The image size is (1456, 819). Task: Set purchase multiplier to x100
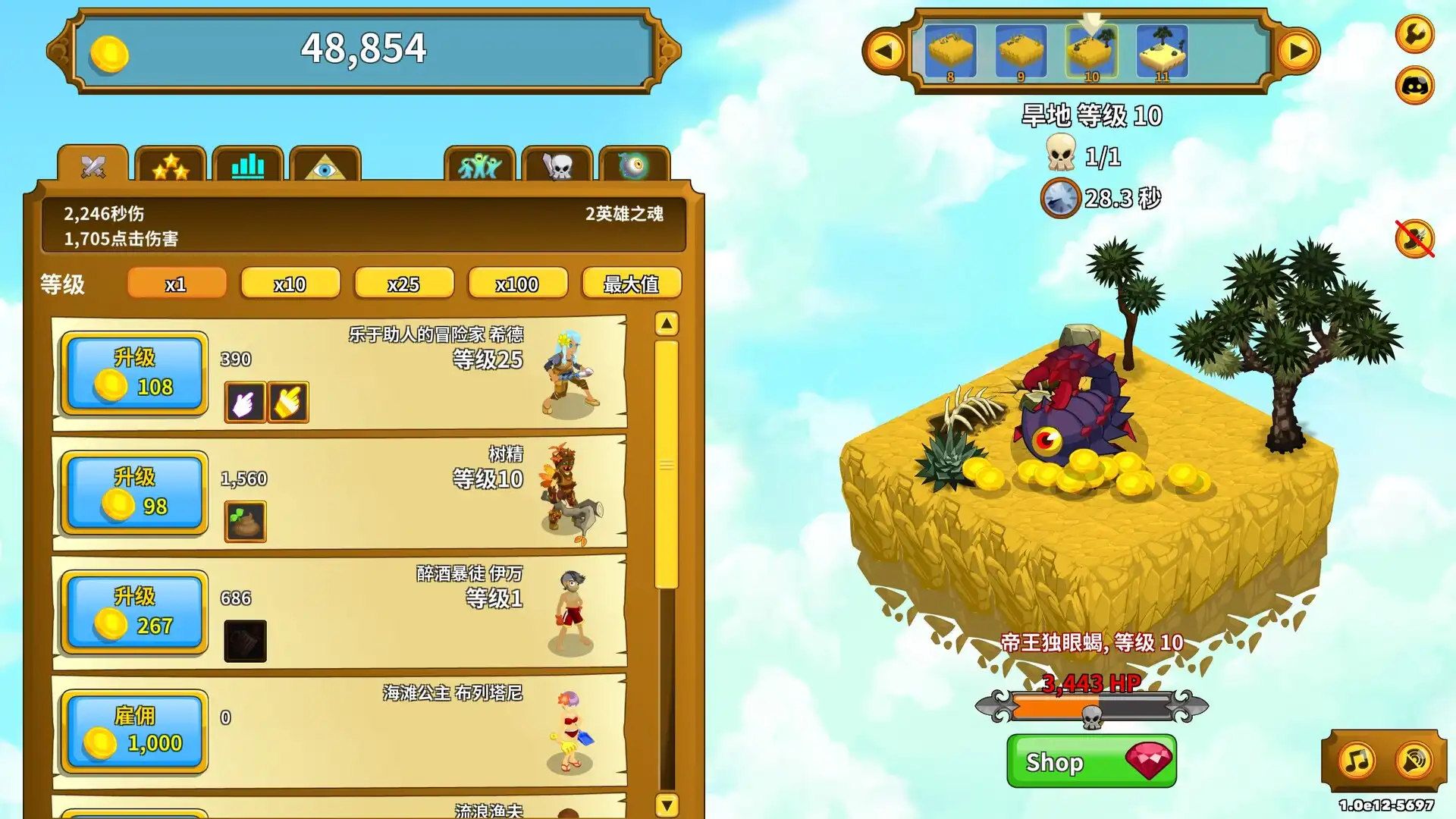519,284
